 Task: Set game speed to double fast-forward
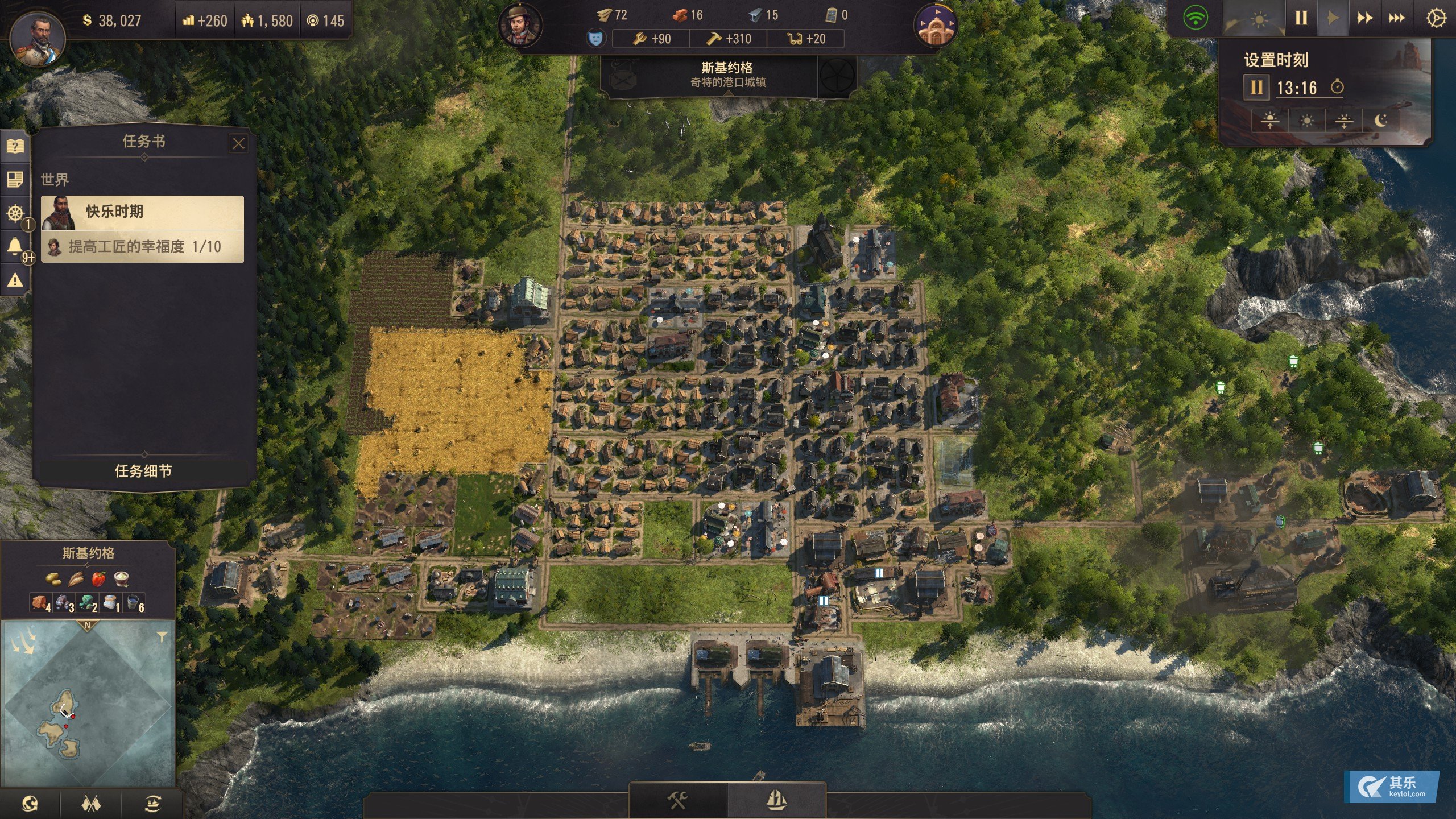[x=1364, y=18]
